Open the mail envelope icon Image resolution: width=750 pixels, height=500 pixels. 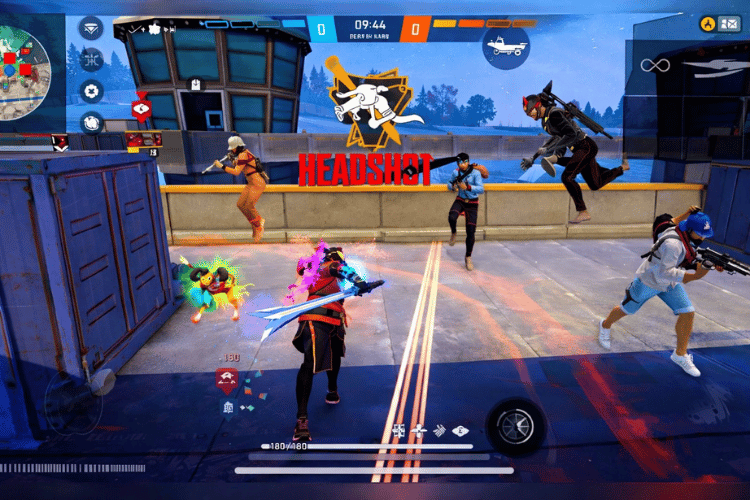click(x=732, y=23)
